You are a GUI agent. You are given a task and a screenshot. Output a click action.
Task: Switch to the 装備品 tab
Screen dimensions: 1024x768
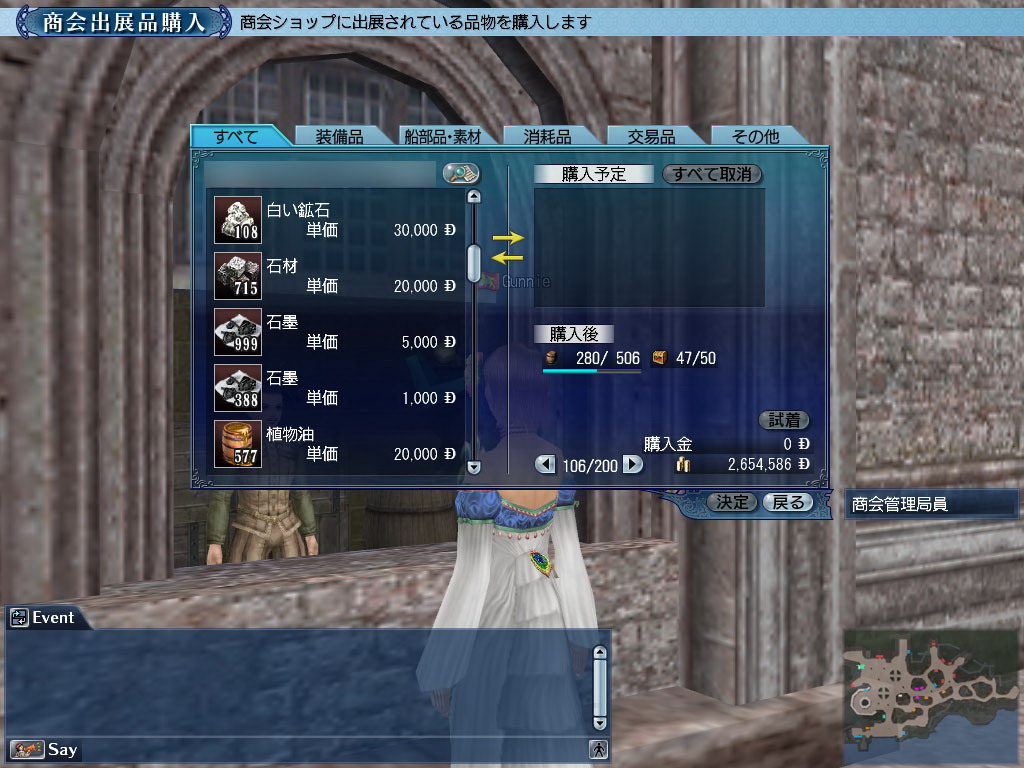click(339, 137)
